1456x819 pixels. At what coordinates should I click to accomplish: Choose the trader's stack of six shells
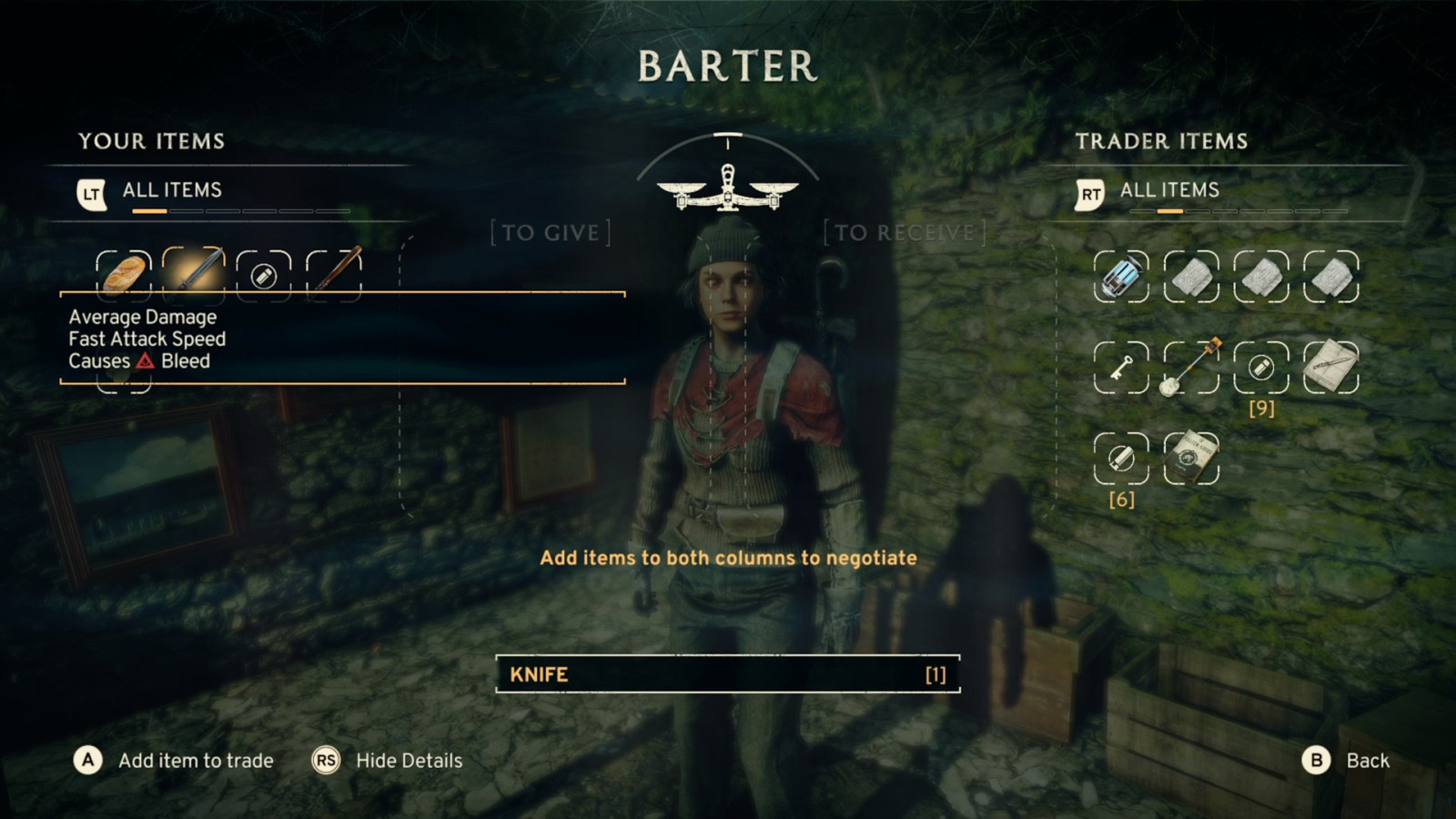pos(1121,459)
